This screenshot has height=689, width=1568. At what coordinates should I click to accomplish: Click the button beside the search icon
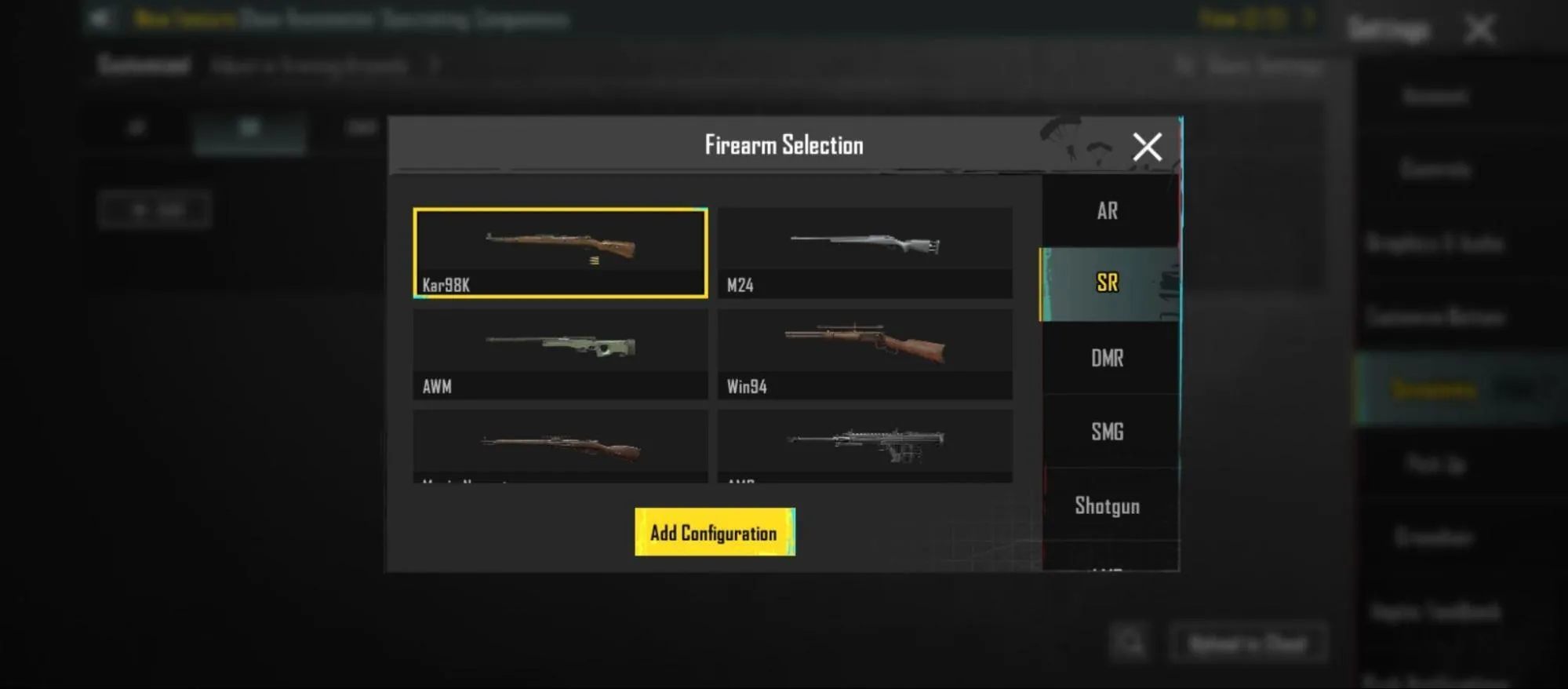tap(1249, 643)
